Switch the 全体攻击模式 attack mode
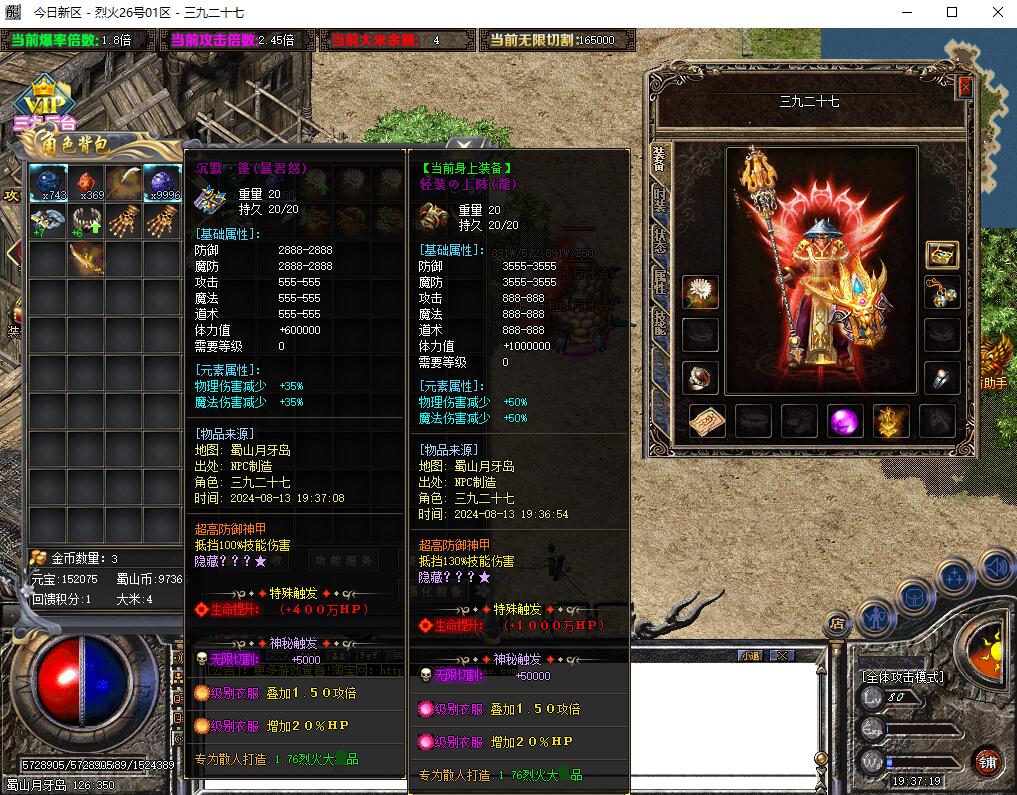Viewport: 1017px width, 795px height. point(903,677)
